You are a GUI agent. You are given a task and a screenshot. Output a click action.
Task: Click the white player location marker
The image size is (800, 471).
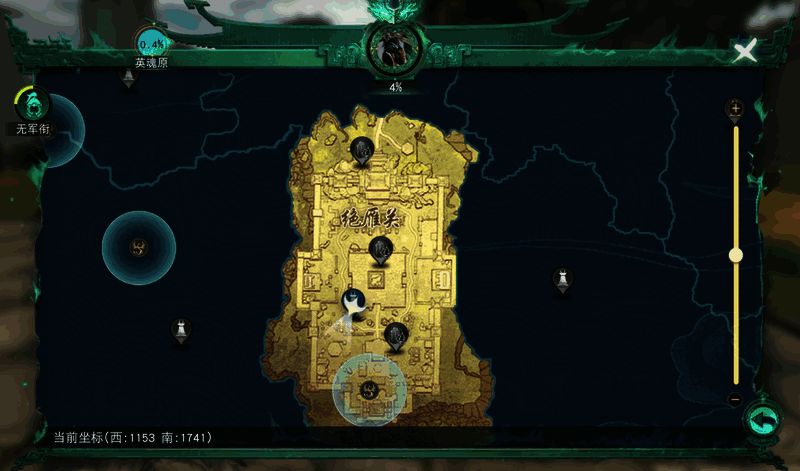353,300
